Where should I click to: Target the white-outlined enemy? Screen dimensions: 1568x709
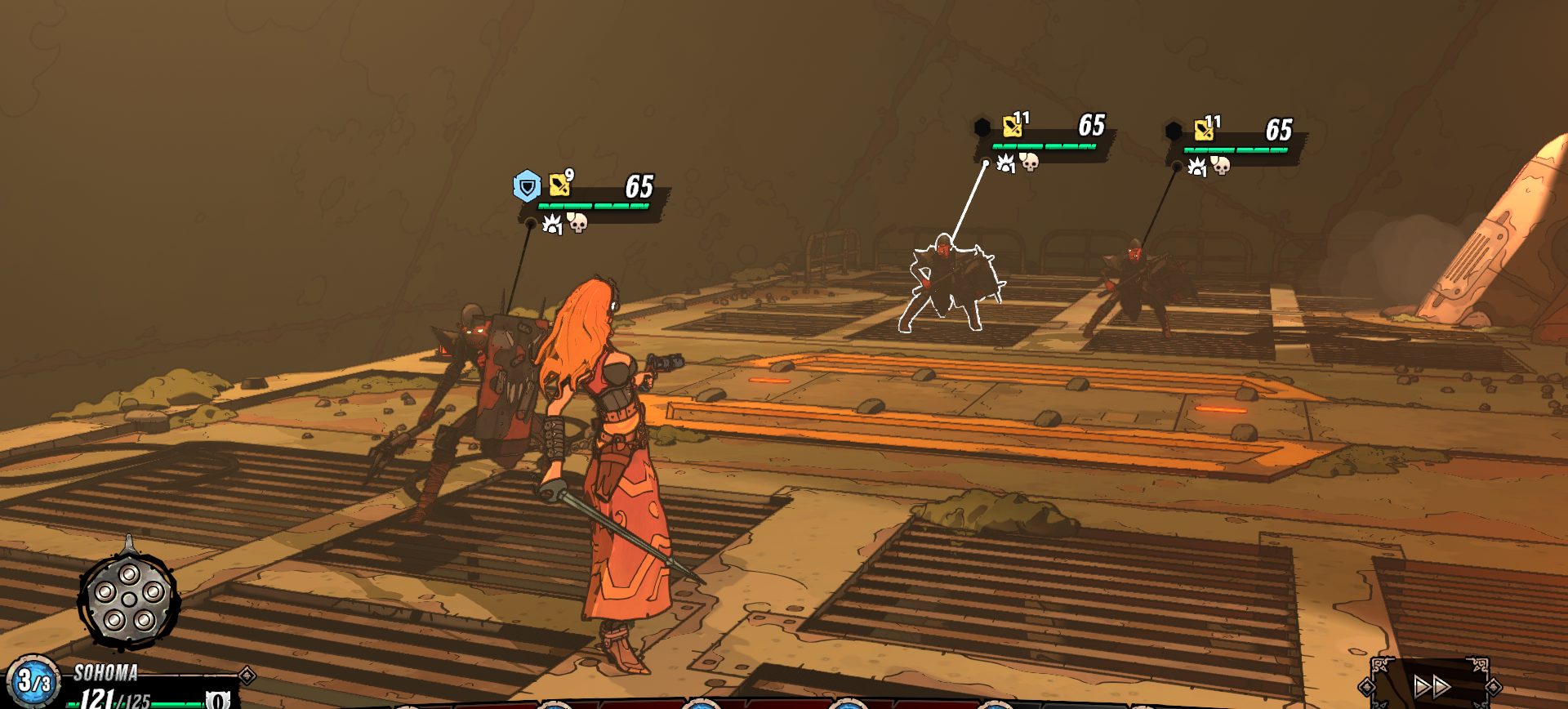(x=950, y=283)
